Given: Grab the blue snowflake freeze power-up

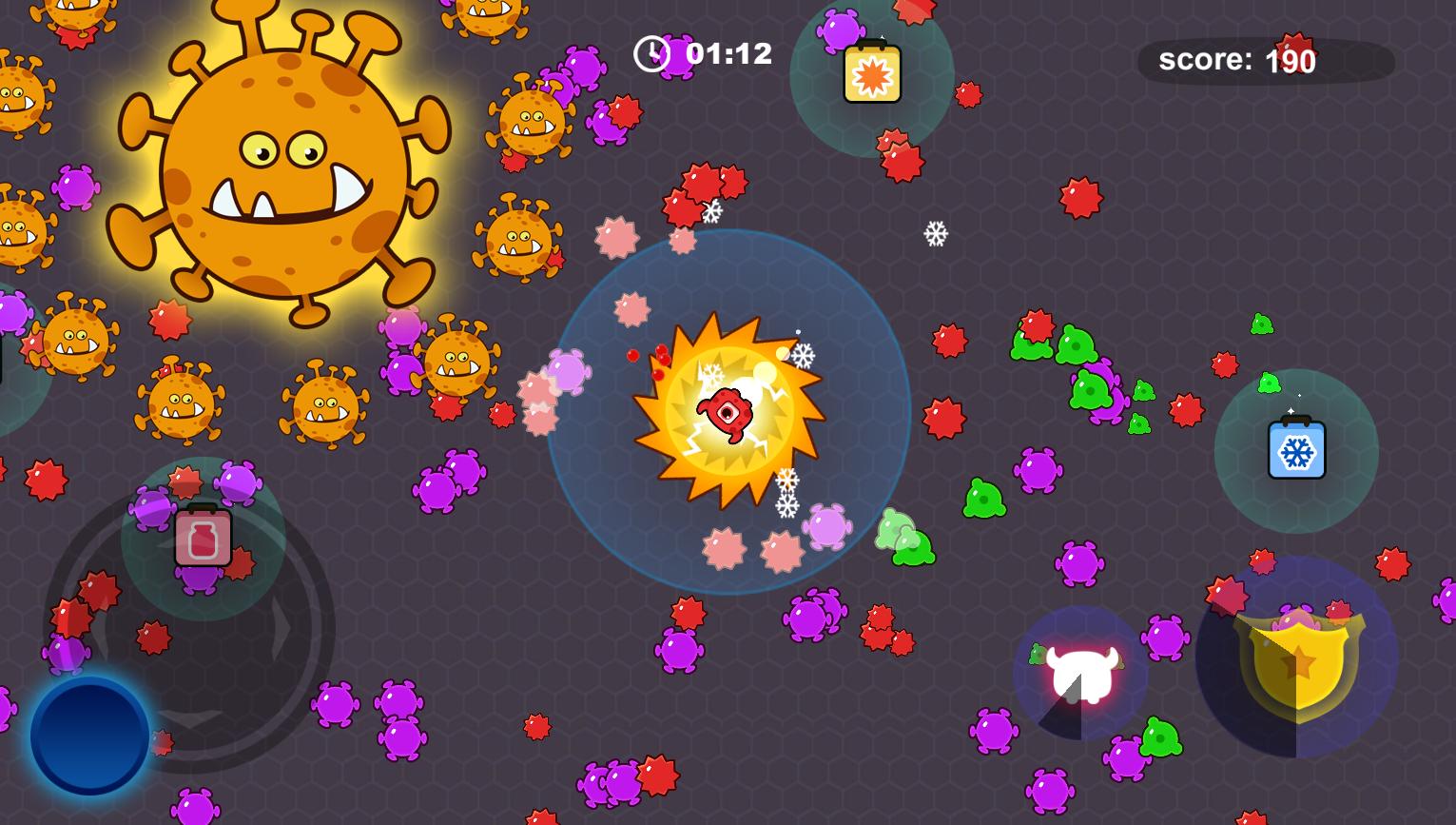Looking at the screenshot, I should pyautogui.click(x=1295, y=449).
